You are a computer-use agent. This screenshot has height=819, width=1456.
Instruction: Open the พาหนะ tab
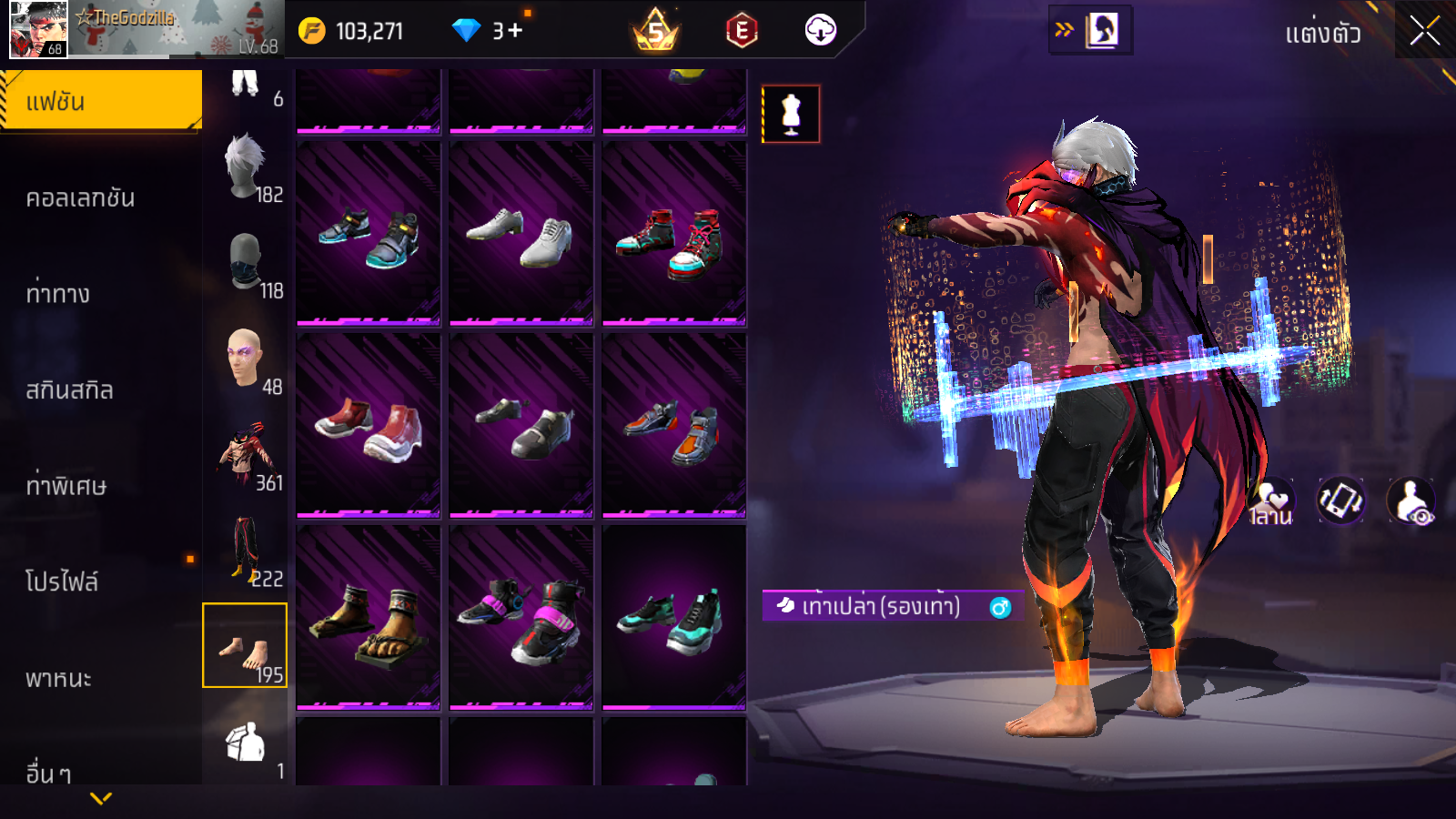(x=58, y=678)
